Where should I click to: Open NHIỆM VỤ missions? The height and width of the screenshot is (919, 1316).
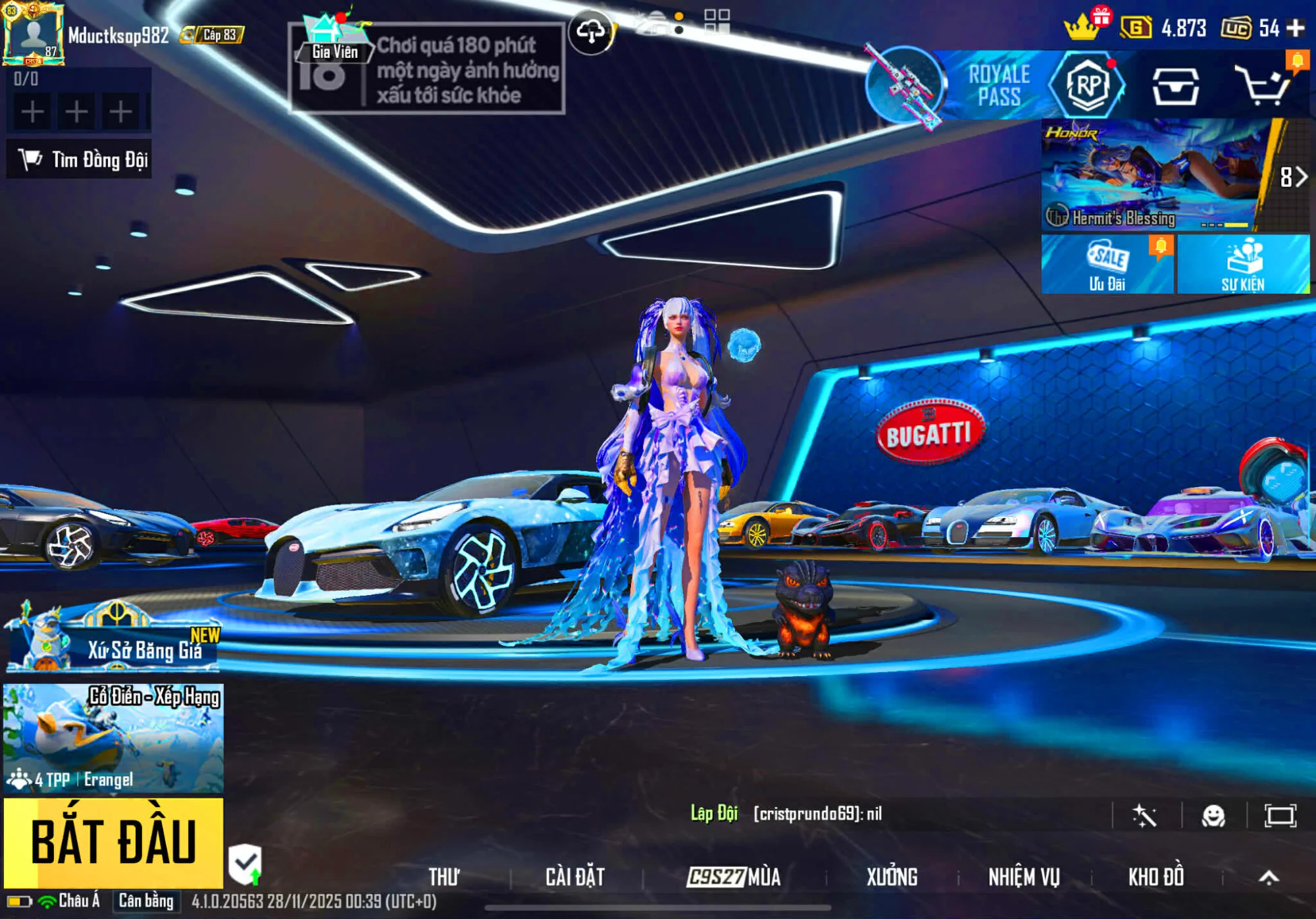1024,877
